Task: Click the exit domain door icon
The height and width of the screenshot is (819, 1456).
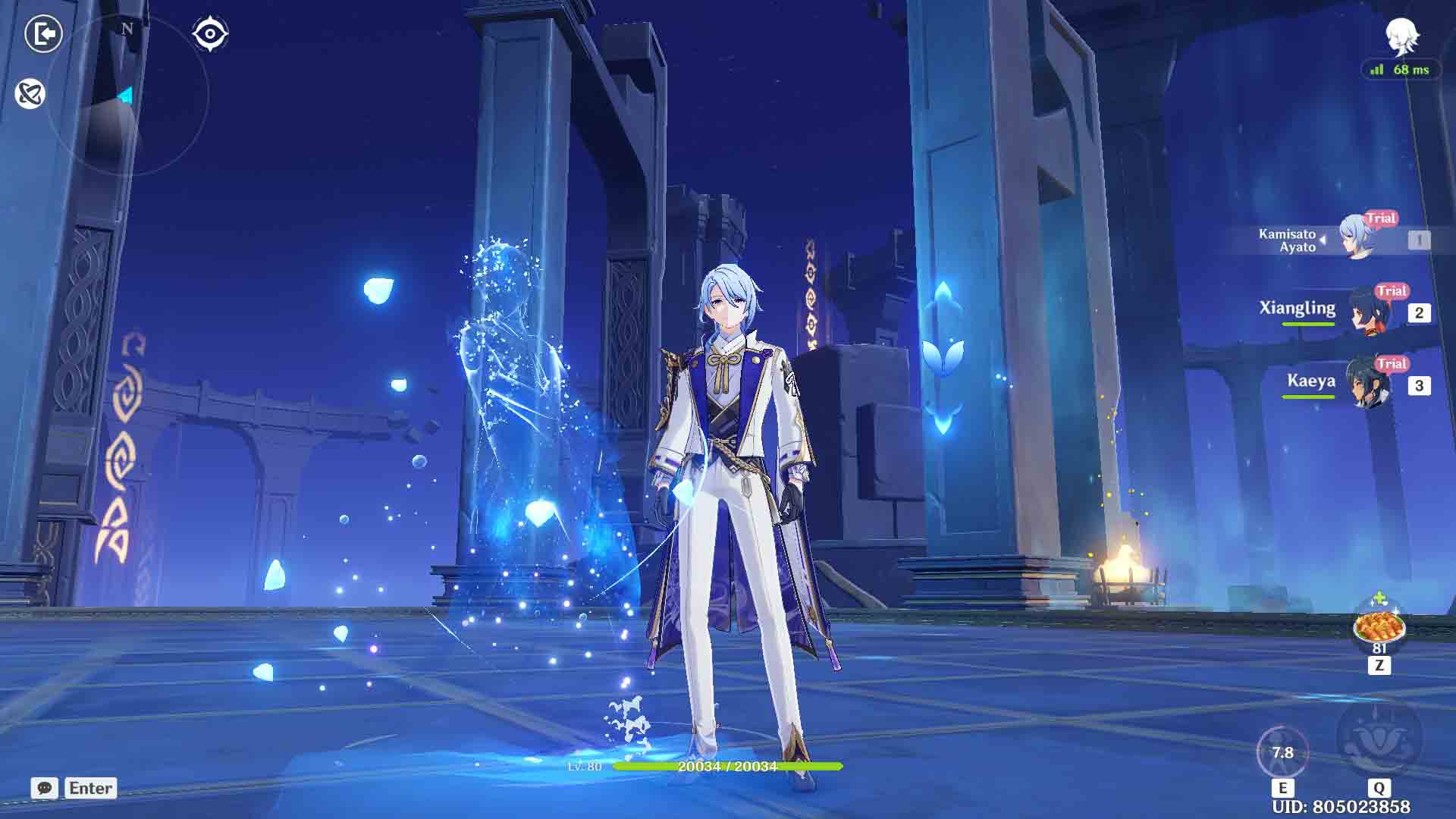Action: point(43,34)
